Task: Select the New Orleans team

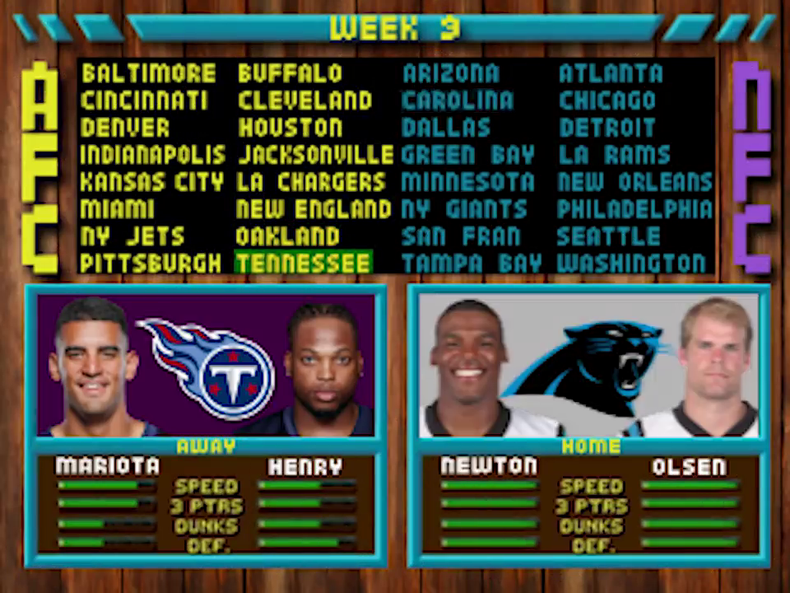Action: tap(634, 182)
